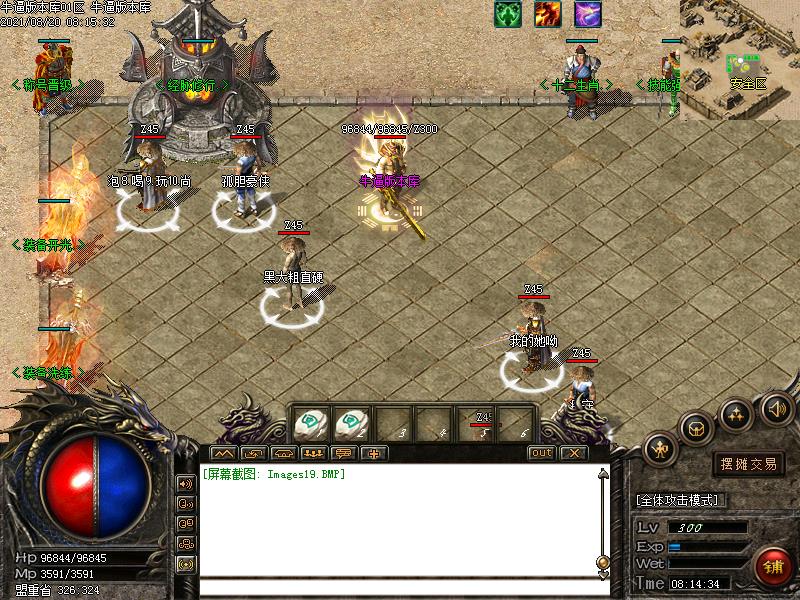Toggle the speaker chat channel button

pyautogui.click(x=186, y=484)
